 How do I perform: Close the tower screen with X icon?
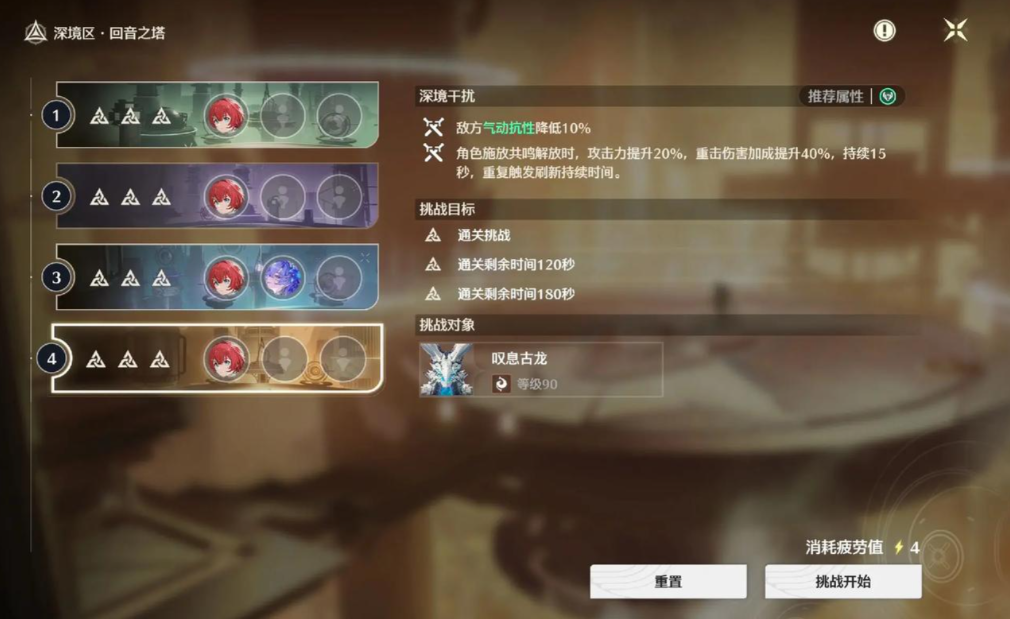[x=955, y=31]
